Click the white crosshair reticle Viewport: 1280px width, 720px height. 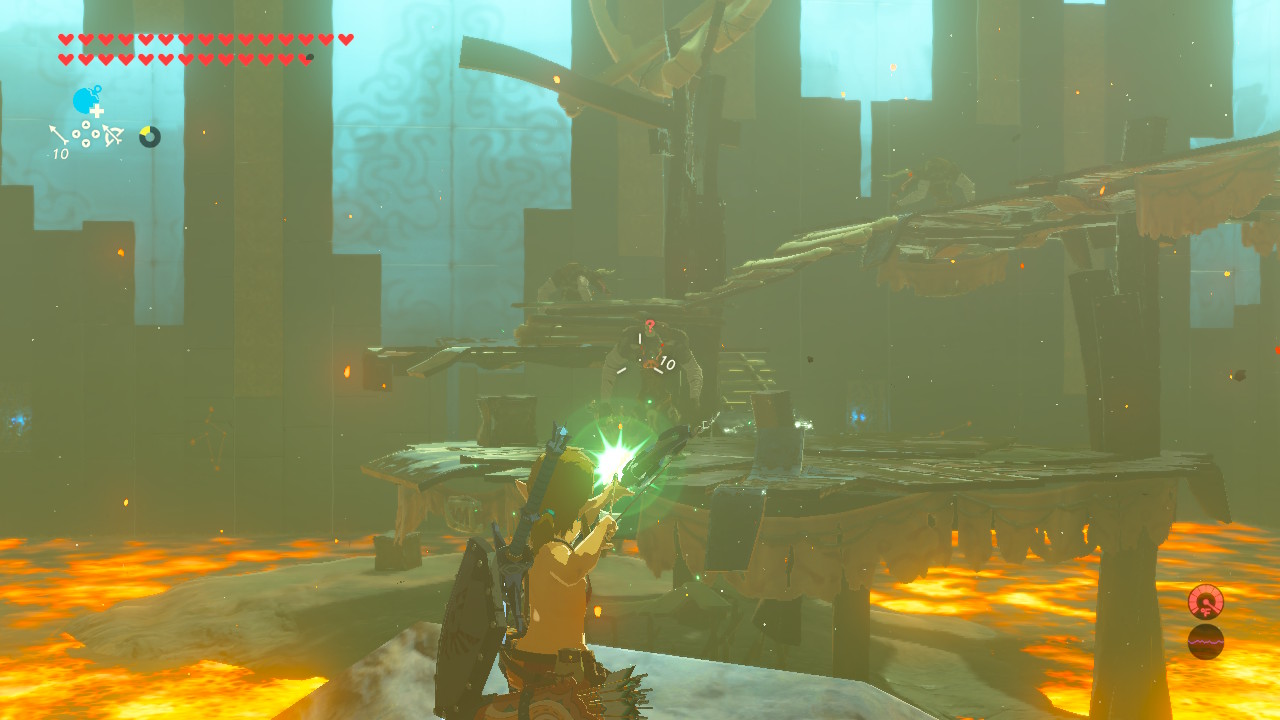tap(647, 355)
